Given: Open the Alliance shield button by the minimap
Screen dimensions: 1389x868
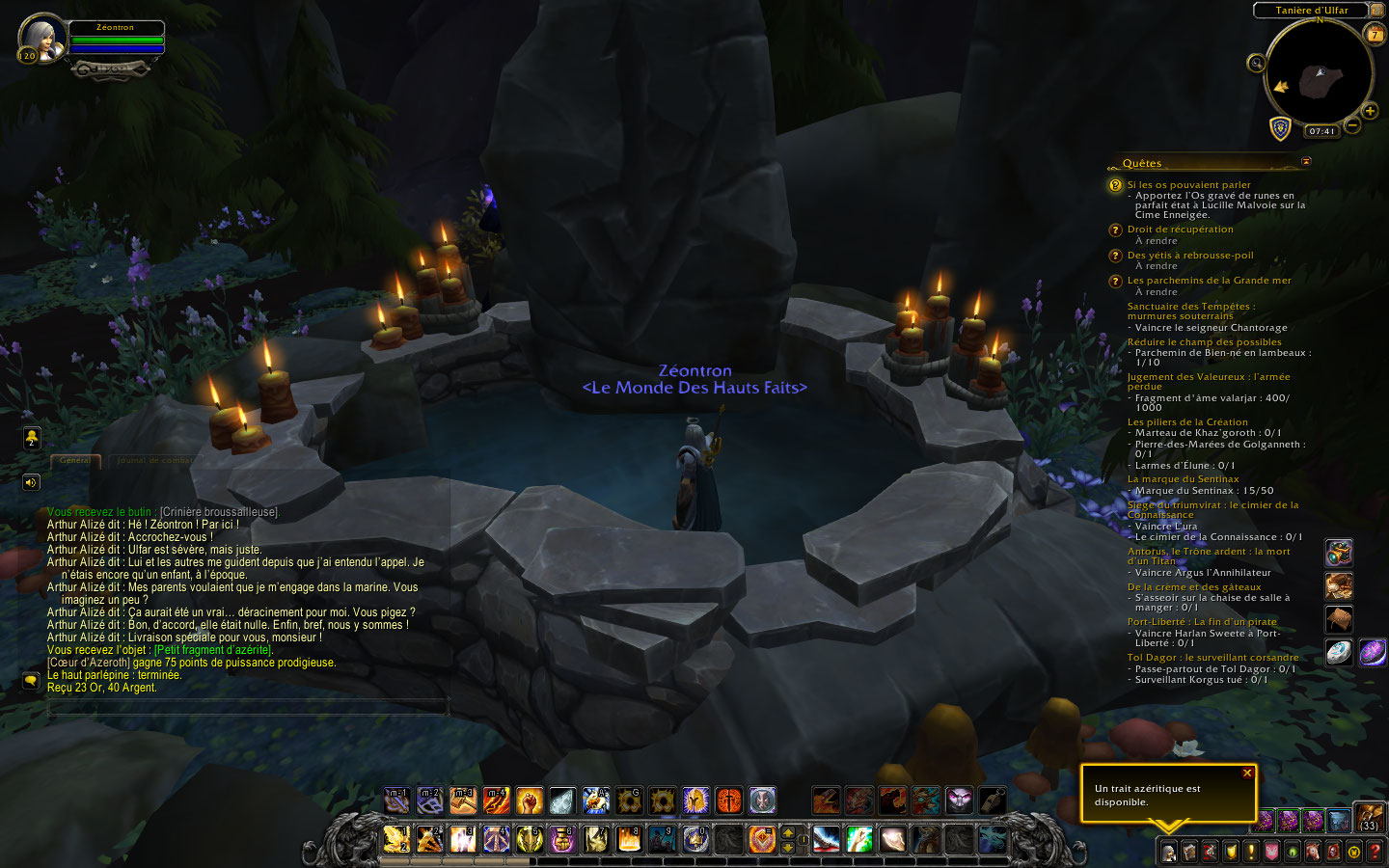Looking at the screenshot, I should point(1280,129).
